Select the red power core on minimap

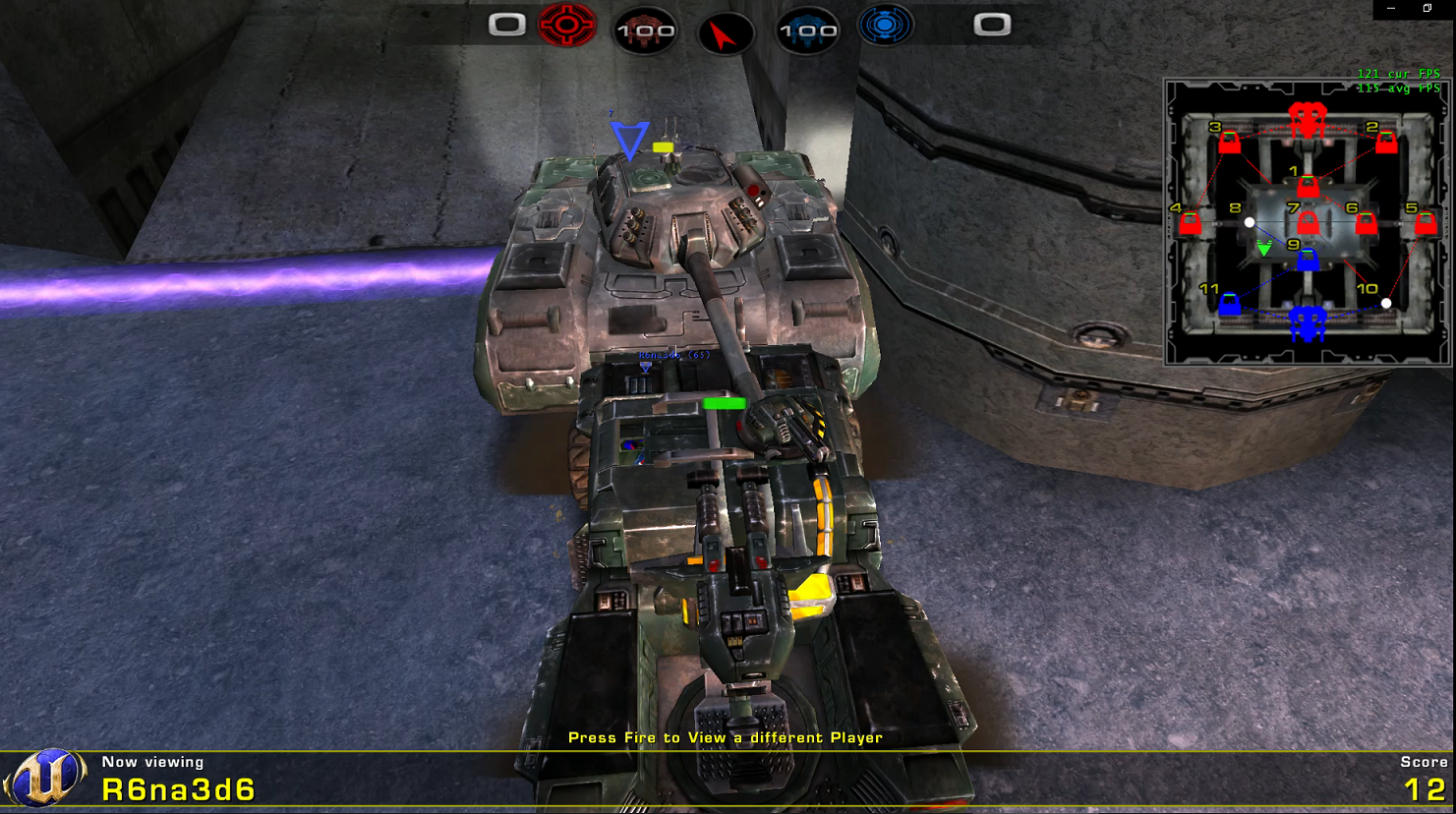tap(1308, 119)
